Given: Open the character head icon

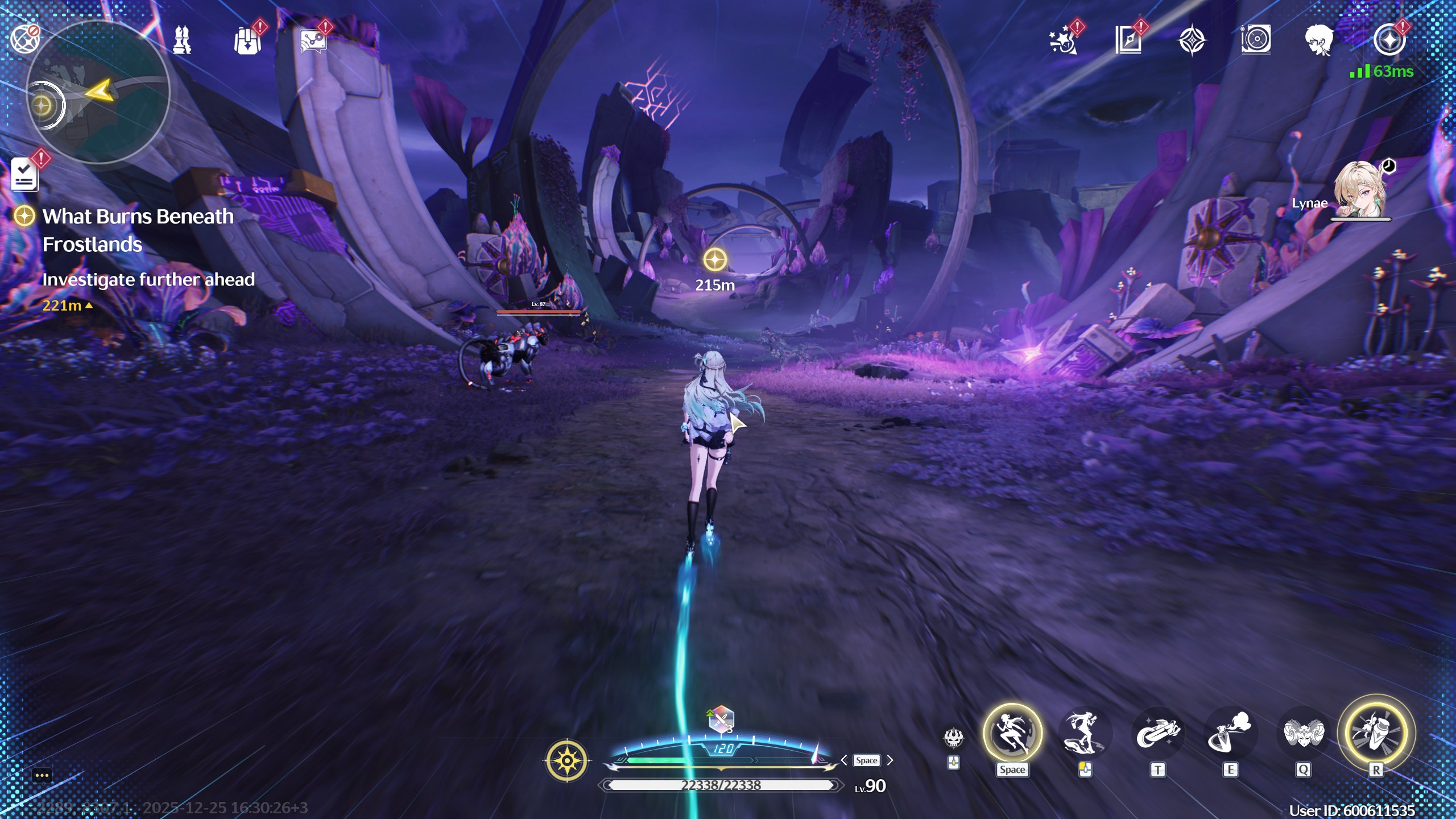Looking at the screenshot, I should point(1319,41).
